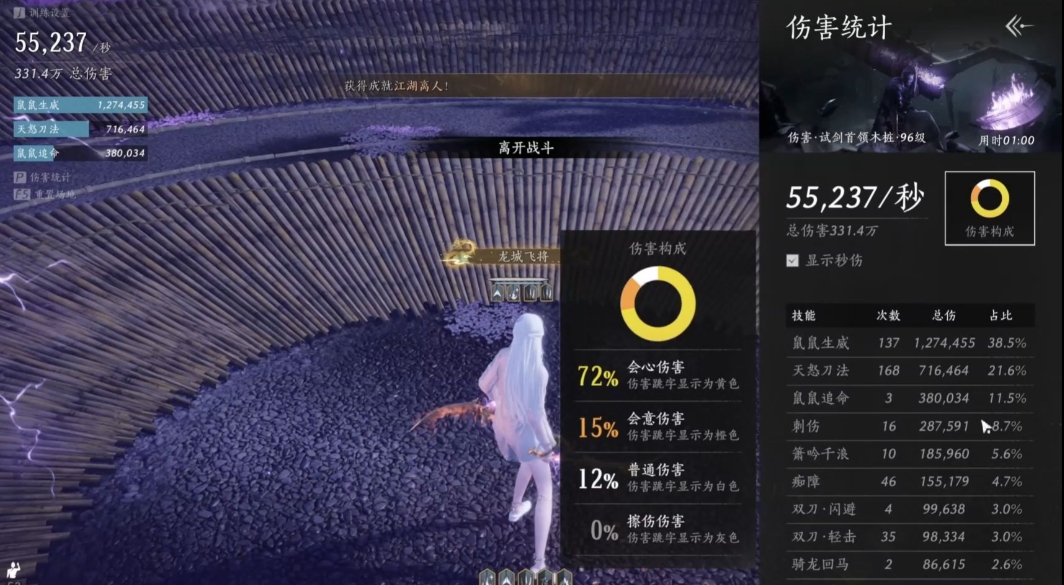Select the 双刀·轻击 skill row
The image size is (1064, 585).
(x=908, y=537)
